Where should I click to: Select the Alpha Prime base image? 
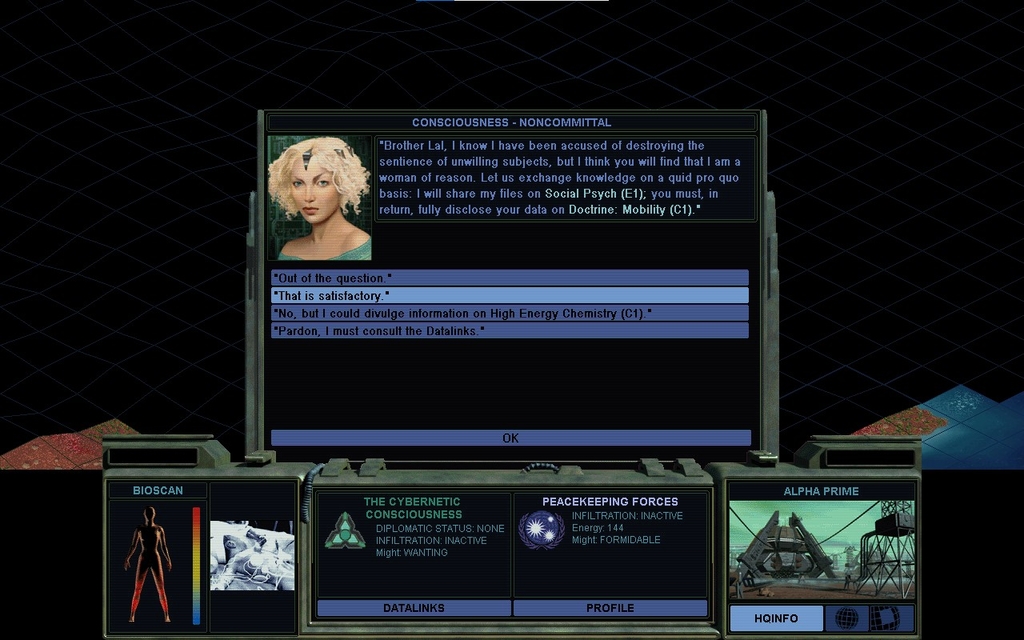tap(821, 549)
